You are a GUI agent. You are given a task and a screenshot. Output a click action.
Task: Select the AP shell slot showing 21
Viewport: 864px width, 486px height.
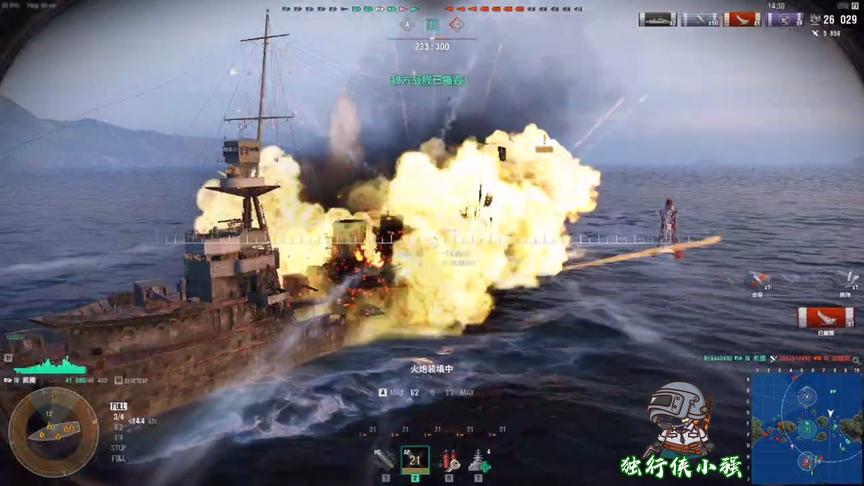click(415, 459)
